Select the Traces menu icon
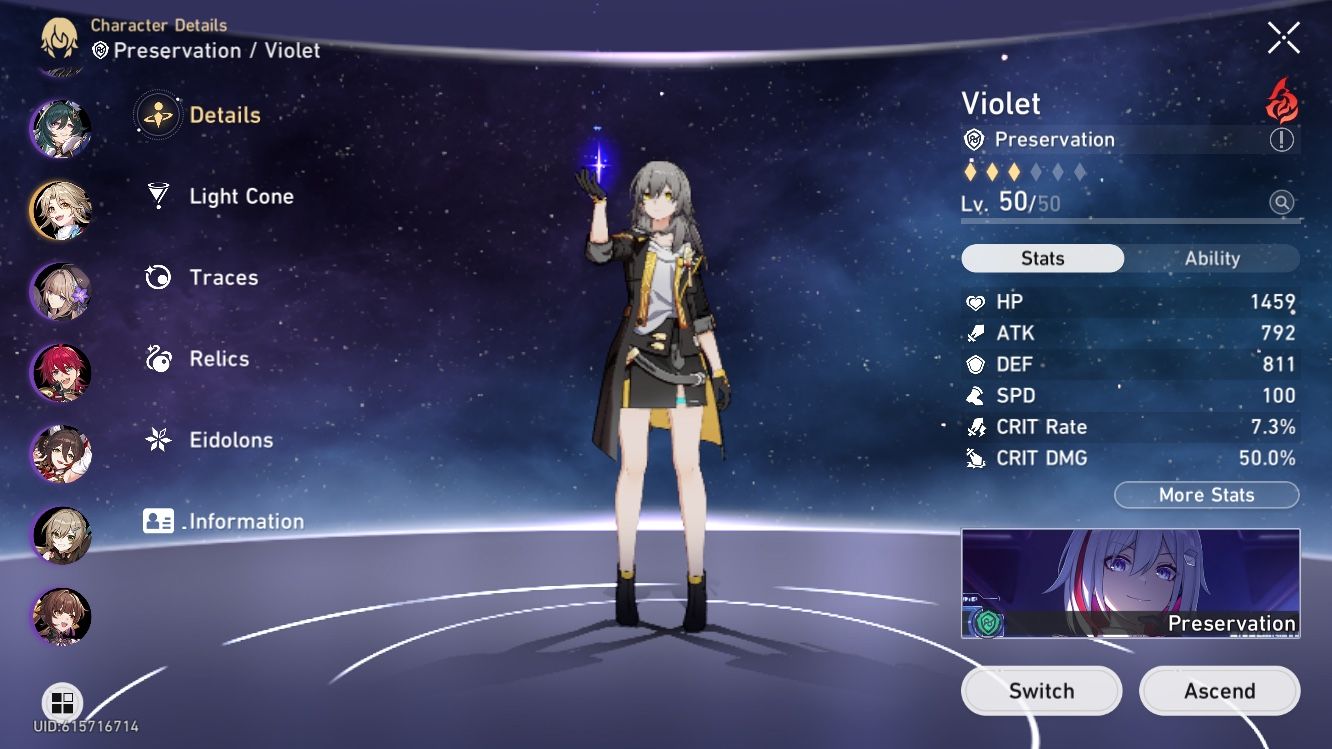Screen dimensions: 1332x749 [156, 278]
